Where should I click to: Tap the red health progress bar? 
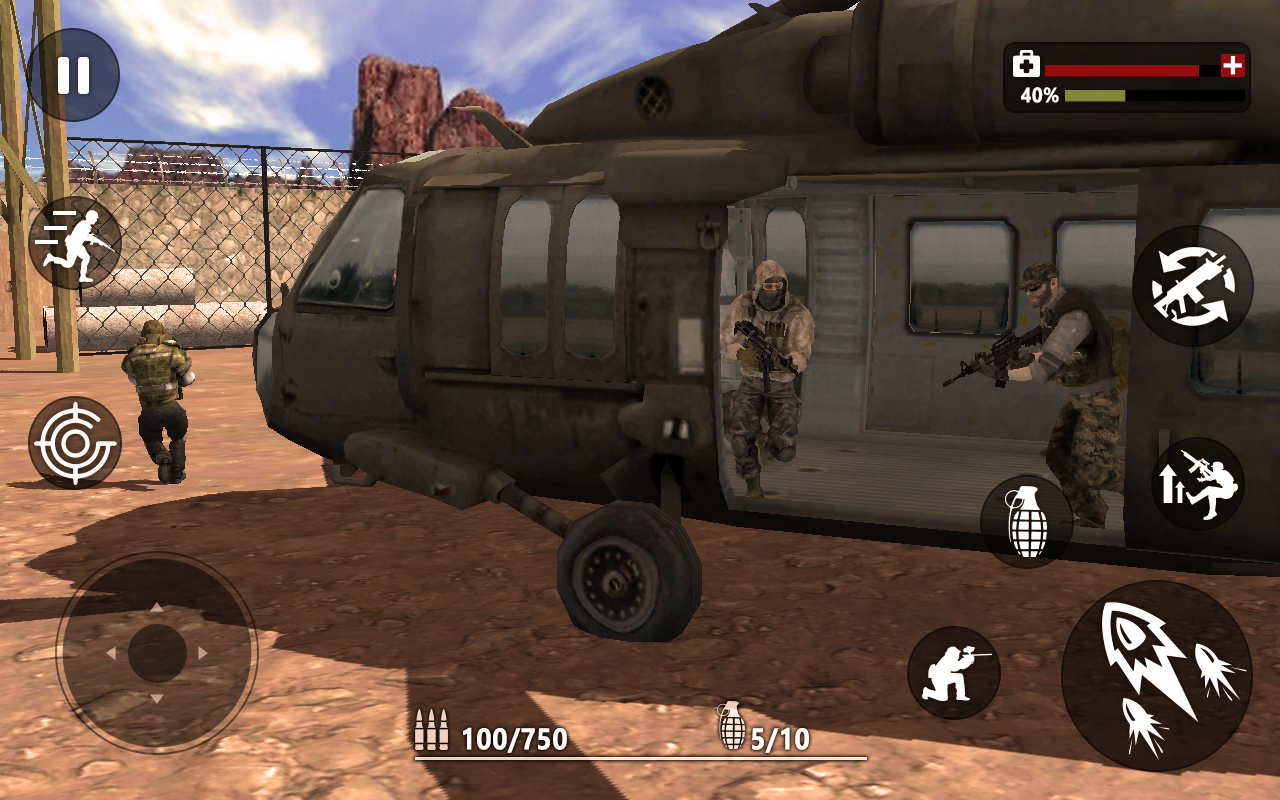click(x=1125, y=68)
